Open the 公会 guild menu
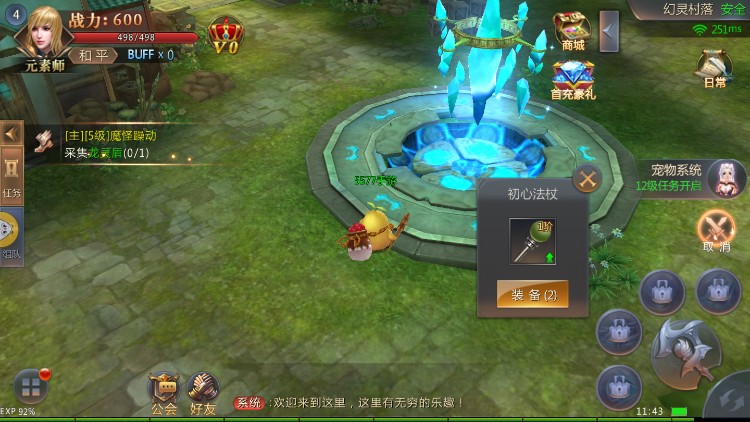Image resolution: width=750 pixels, height=422 pixels. coord(163,393)
